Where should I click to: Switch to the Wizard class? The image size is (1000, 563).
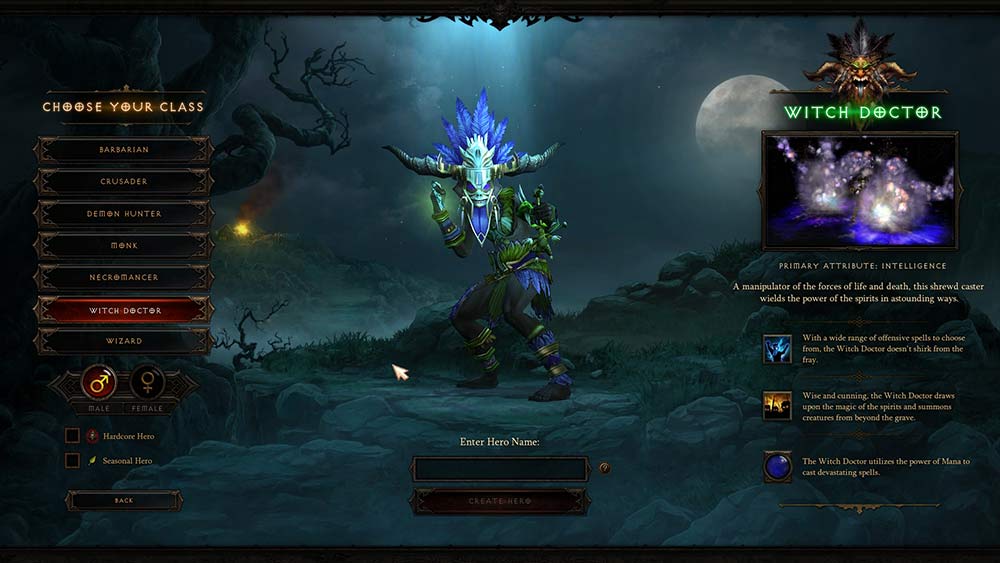pyautogui.click(x=124, y=342)
